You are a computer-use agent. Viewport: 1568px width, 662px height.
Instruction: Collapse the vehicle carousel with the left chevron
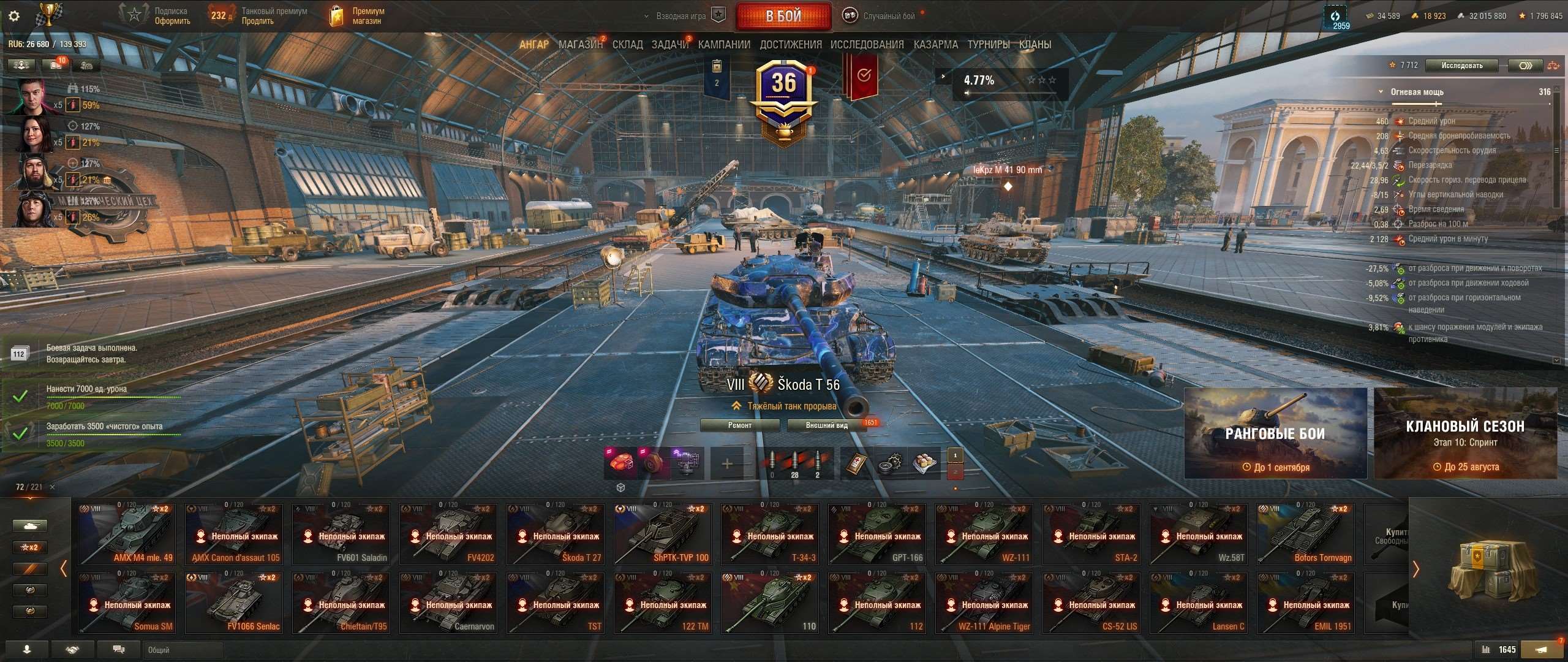(64, 568)
